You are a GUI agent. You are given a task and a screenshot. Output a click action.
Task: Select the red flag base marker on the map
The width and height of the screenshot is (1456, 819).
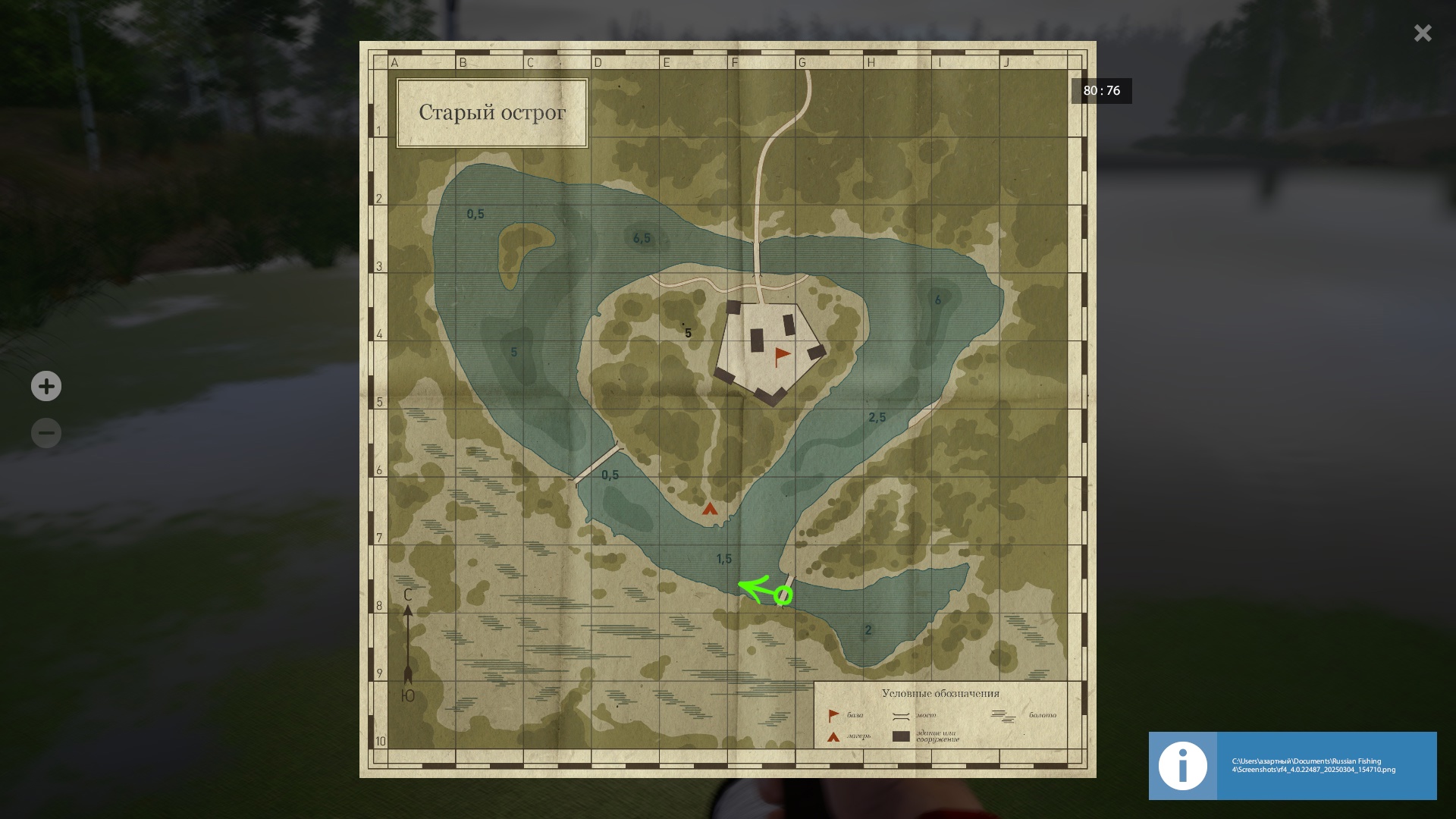click(x=781, y=356)
